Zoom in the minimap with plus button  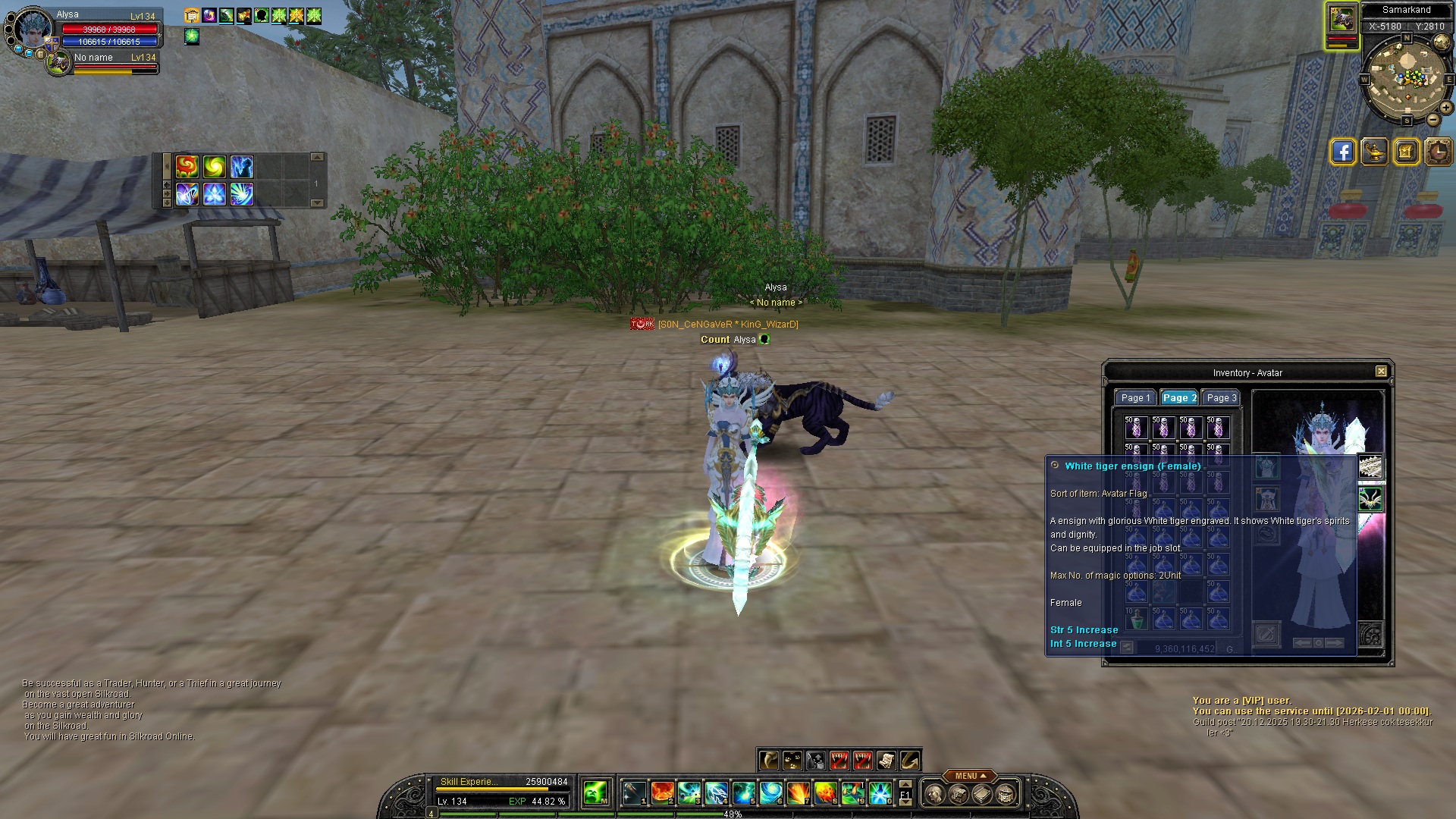pos(1446,108)
